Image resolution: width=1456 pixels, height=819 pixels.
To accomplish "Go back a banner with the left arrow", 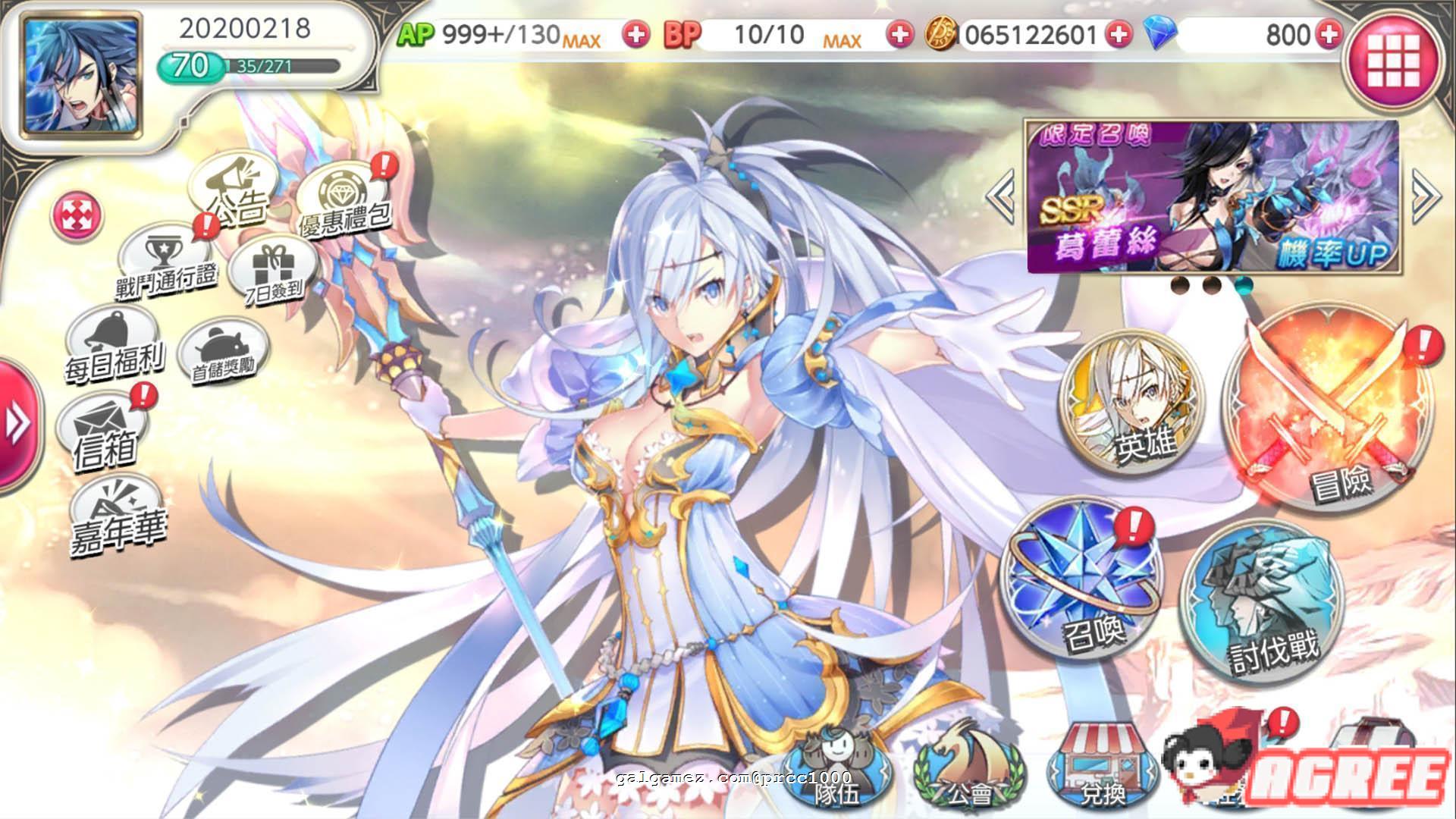I will (x=1001, y=197).
